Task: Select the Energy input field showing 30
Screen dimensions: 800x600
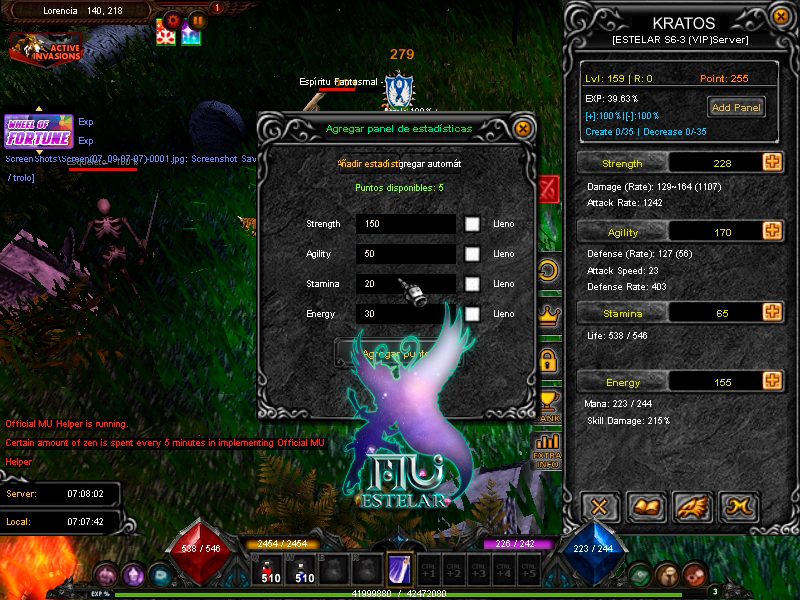Action: 405,314
